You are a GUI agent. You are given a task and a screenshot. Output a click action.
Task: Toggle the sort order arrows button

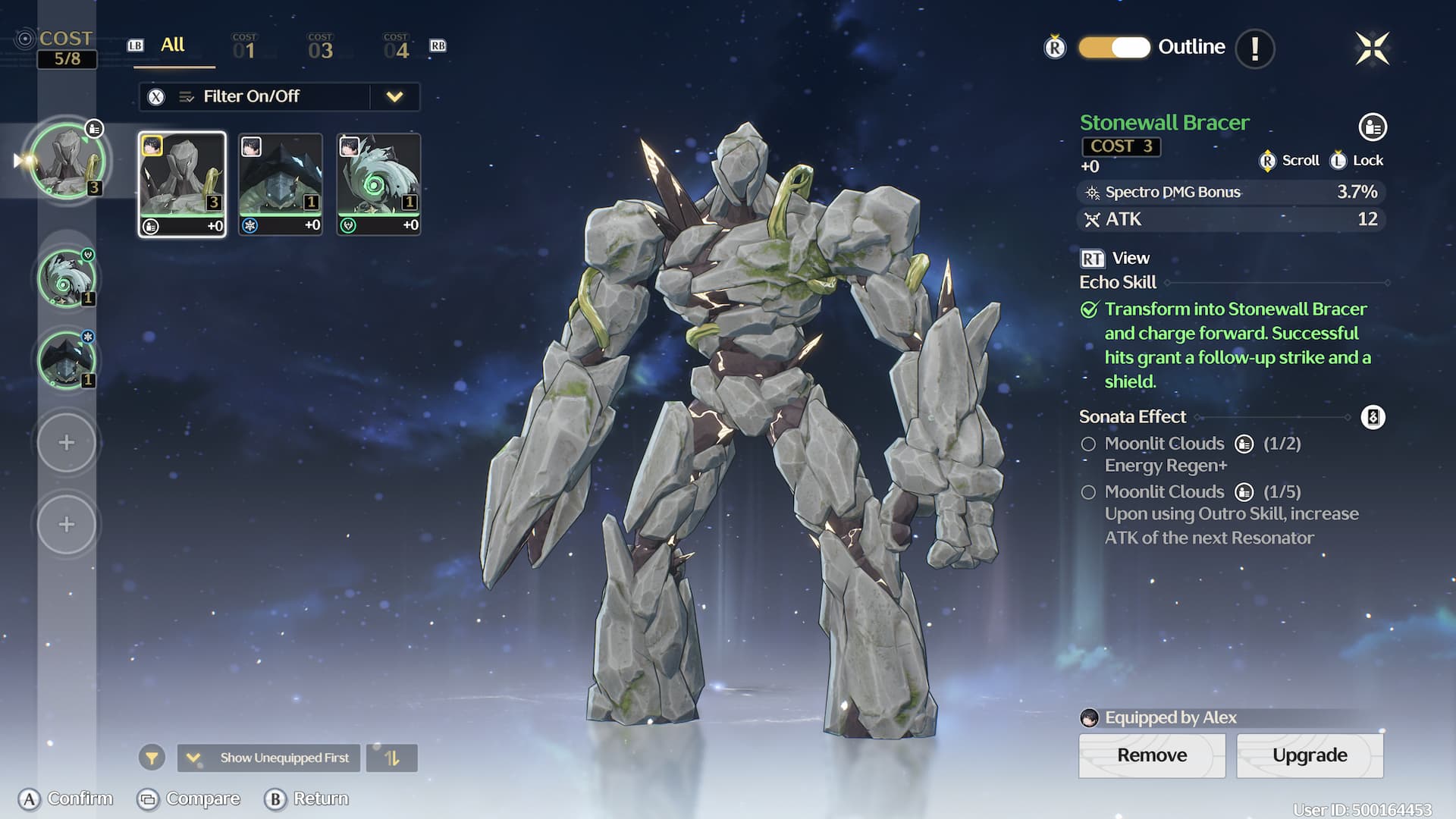391,758
